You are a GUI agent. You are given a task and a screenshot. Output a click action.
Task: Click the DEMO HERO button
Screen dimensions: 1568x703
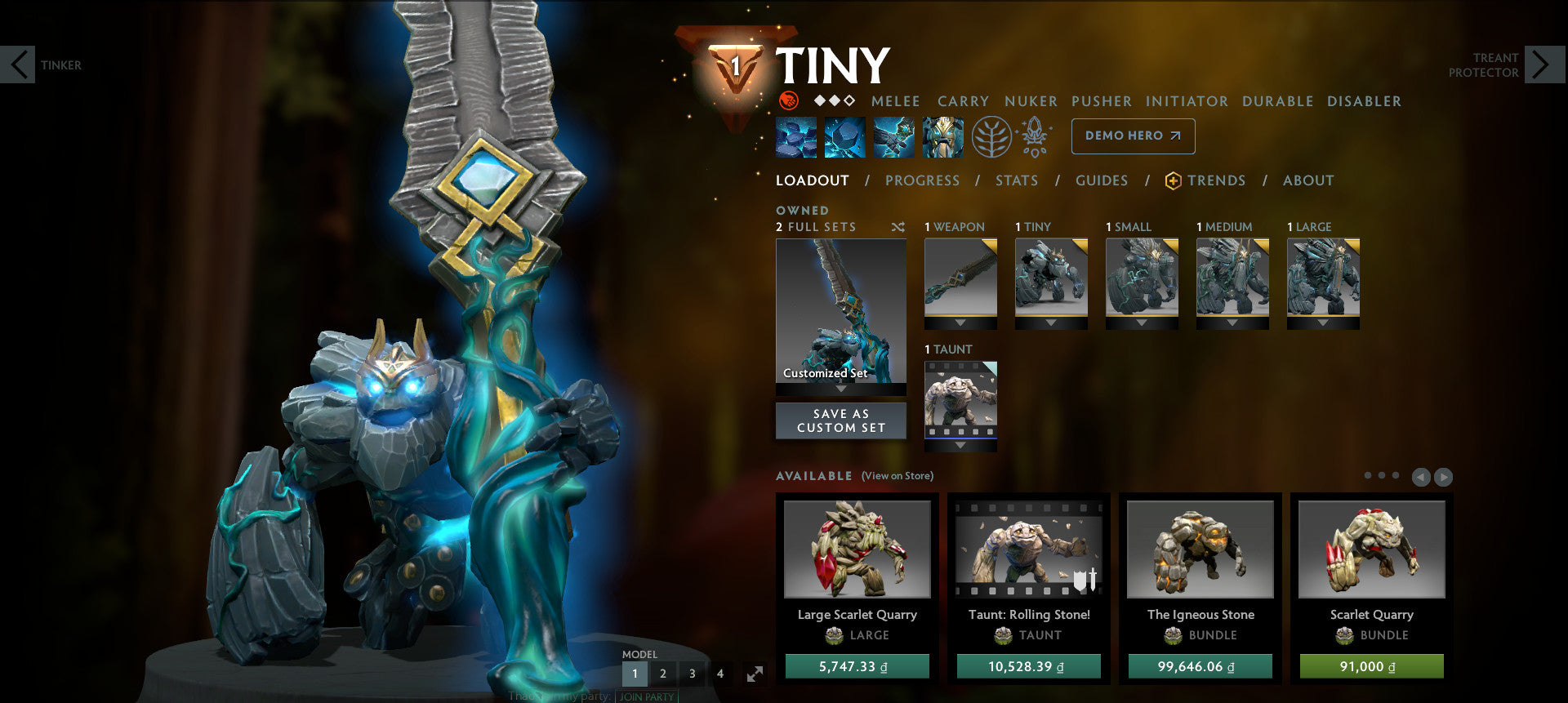click(1133, 136)
